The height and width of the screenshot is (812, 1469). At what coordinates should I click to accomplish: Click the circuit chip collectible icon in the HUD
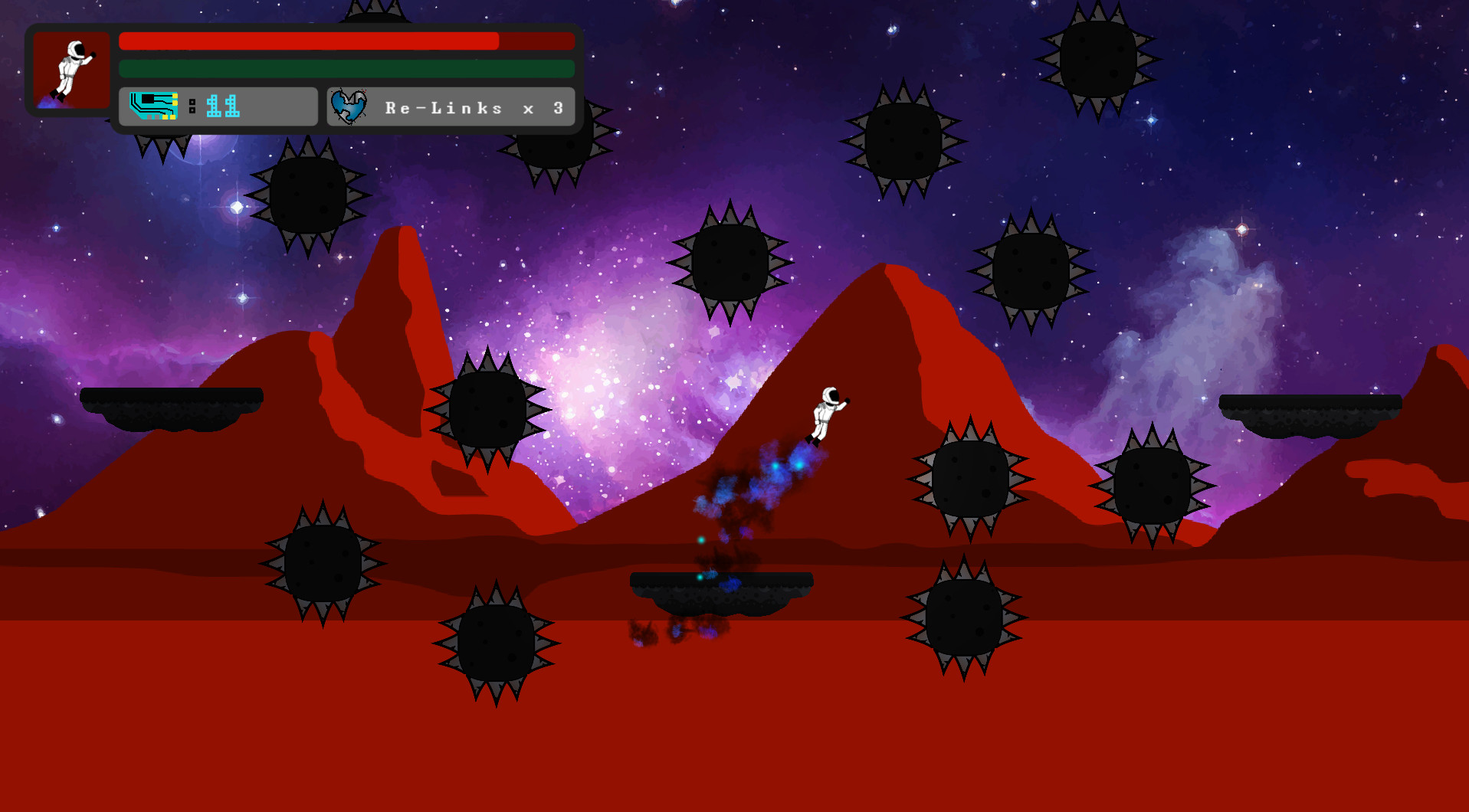click(x=153, y=106)
